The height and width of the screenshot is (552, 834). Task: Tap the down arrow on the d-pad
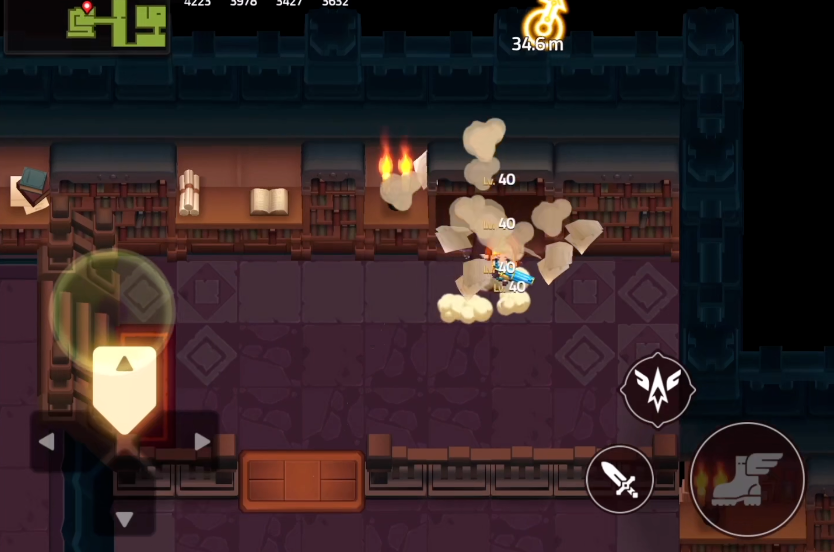coord(124,519)
